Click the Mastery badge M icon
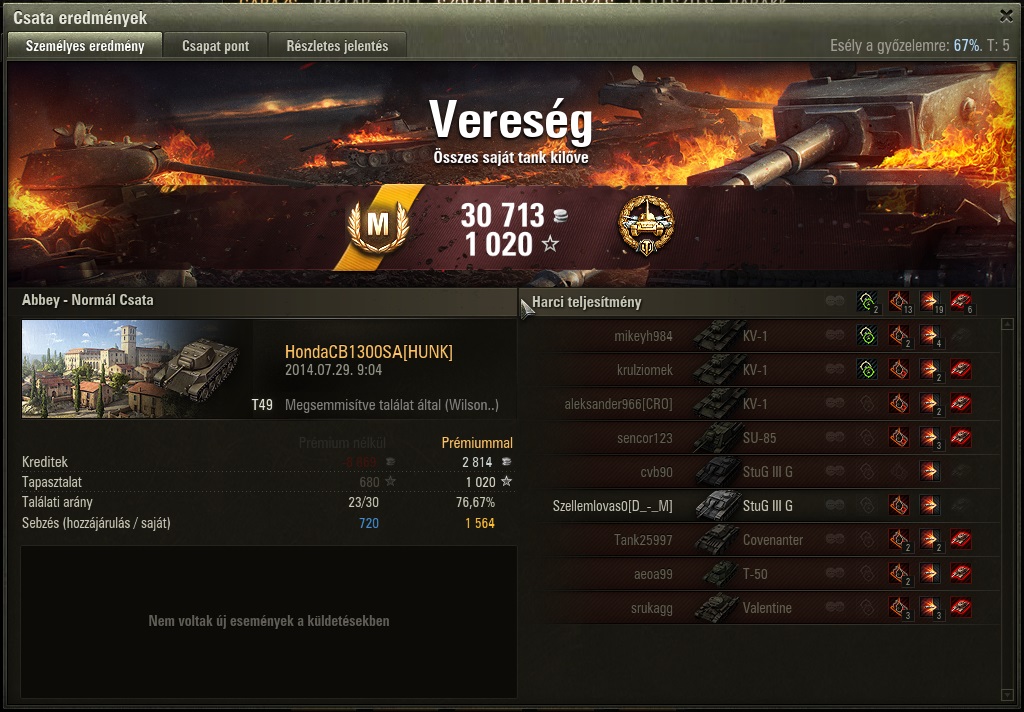Image resolution: width=1024 pixels, height=712 pixels. point(377,226)
